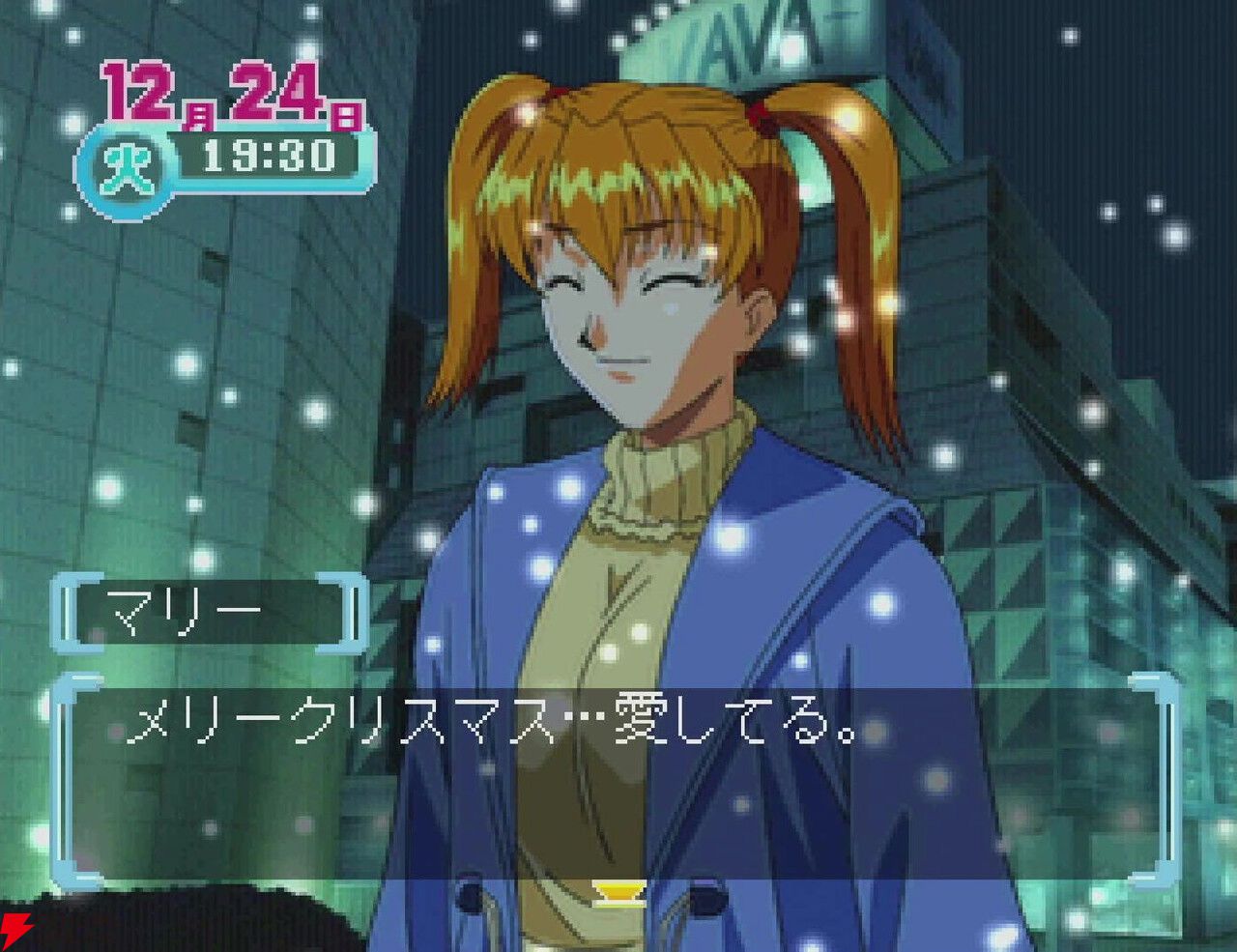Image resolution: width=1237 pixels, height=952 pixels.
Task: Click the pink date number slider area
Action: pos(232,93)
